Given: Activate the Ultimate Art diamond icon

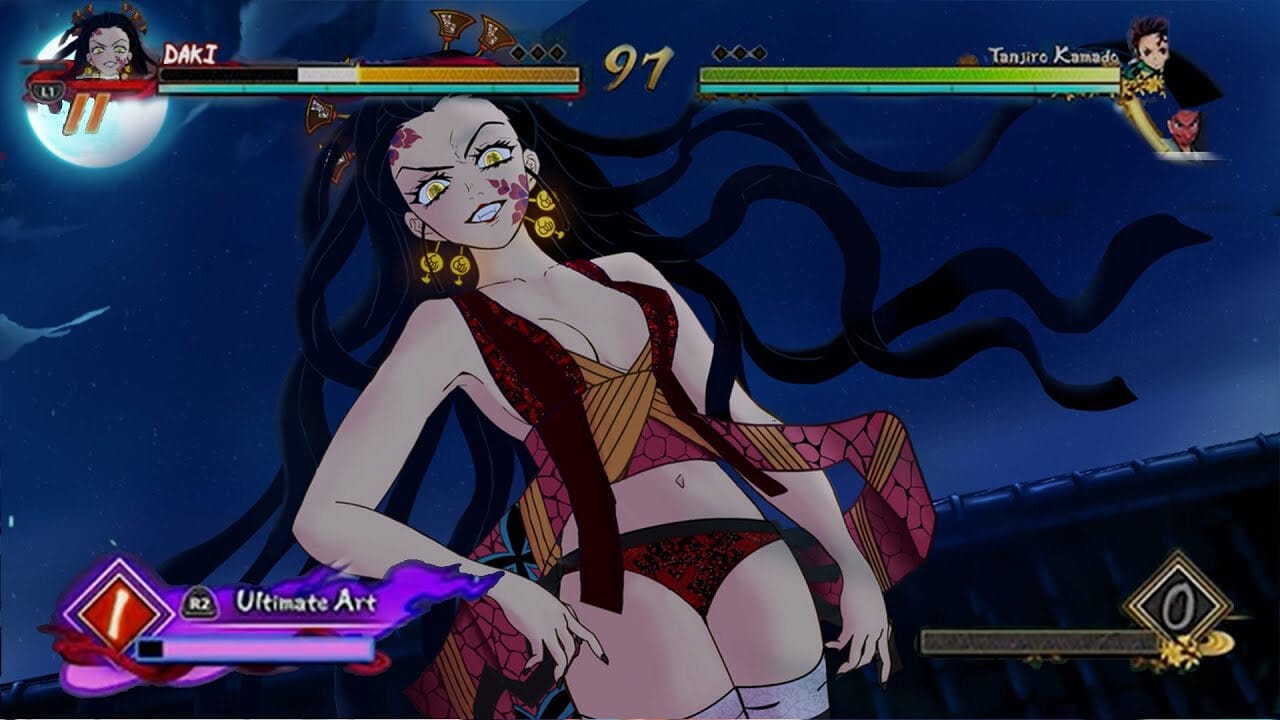Looking at the screenshot, I should click(112, 604).
